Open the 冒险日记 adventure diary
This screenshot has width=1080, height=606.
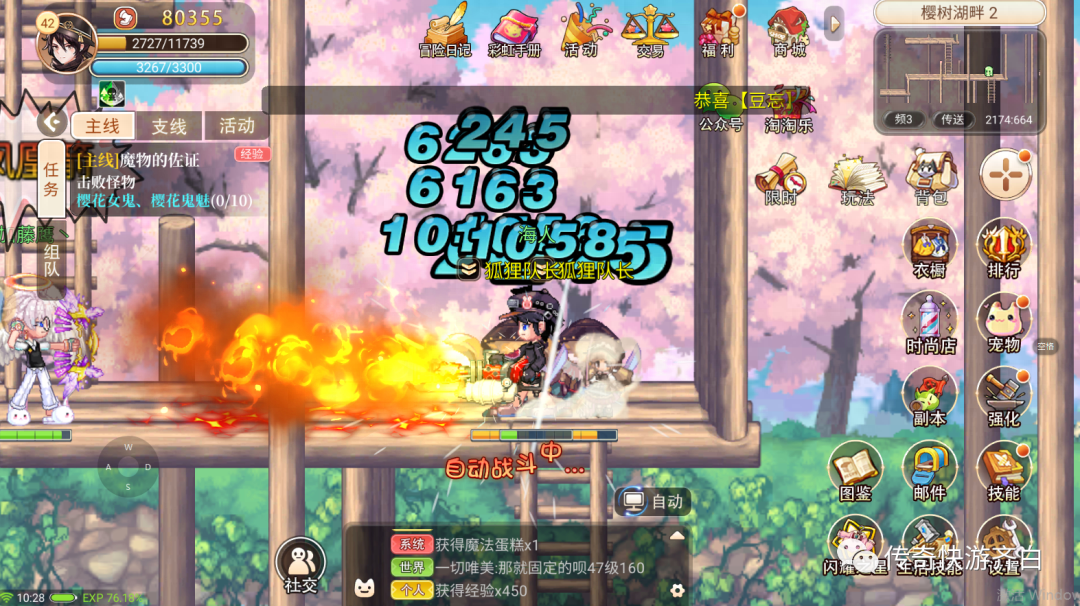[444, 30]
